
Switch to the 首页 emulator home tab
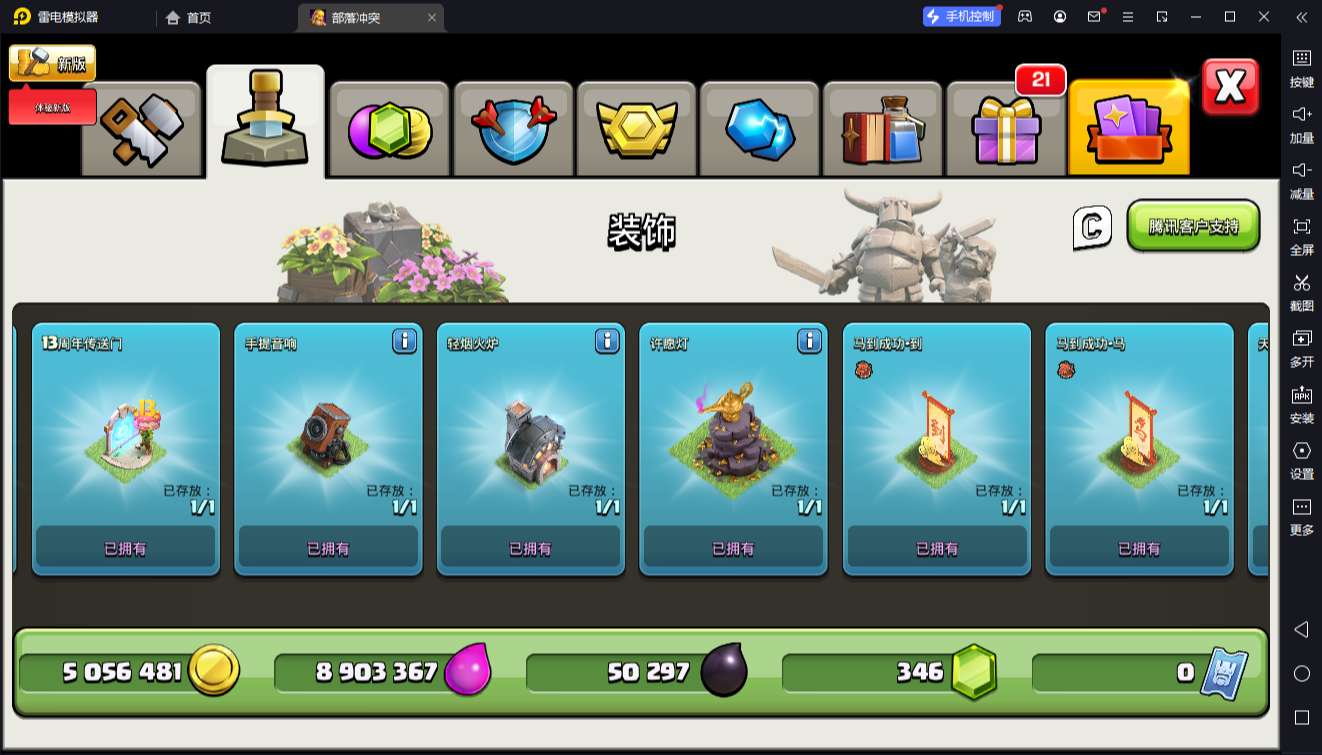coord(189,17)
